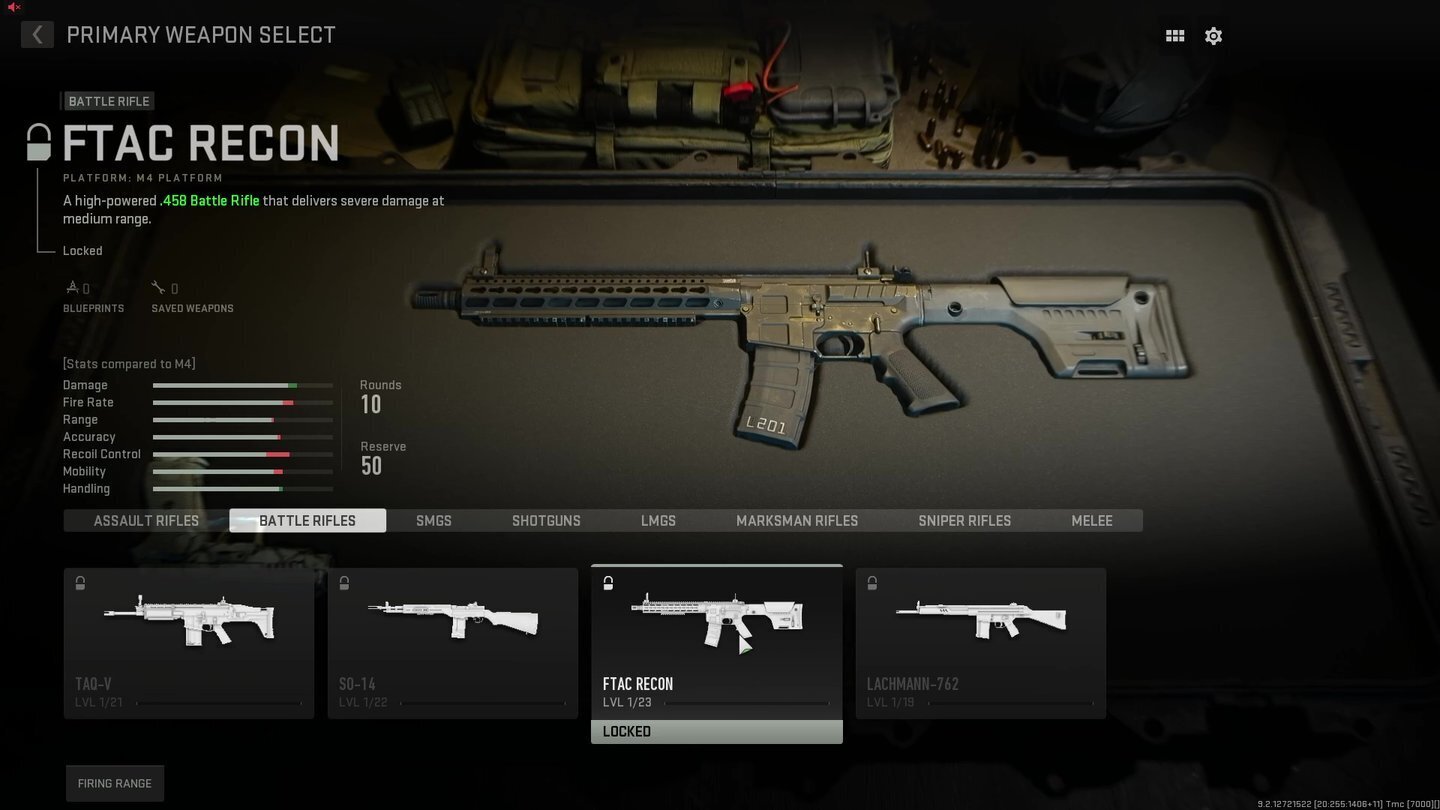Screen dimensions: 1440x810
Task: Click the lock icon on the FTAC Recon card
Action: 608,582
